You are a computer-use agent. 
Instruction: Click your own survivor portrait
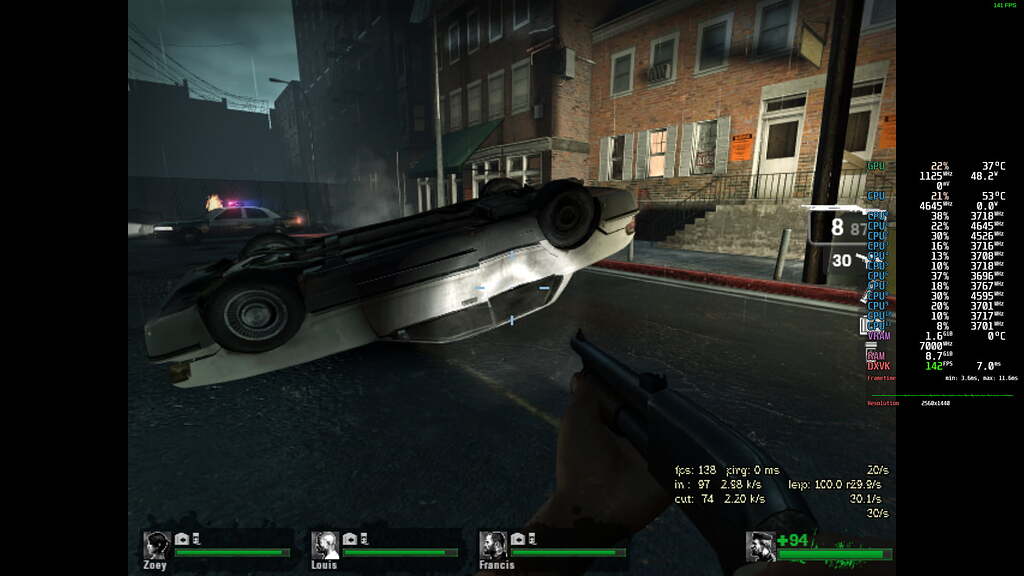pos(761,546)
